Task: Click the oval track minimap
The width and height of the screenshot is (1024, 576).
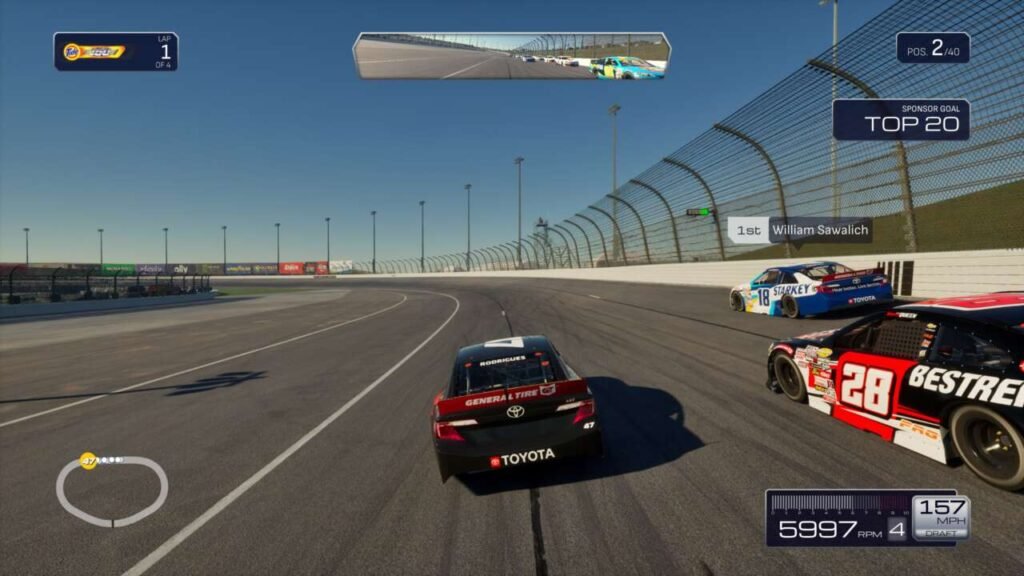Action: (111, 490)
